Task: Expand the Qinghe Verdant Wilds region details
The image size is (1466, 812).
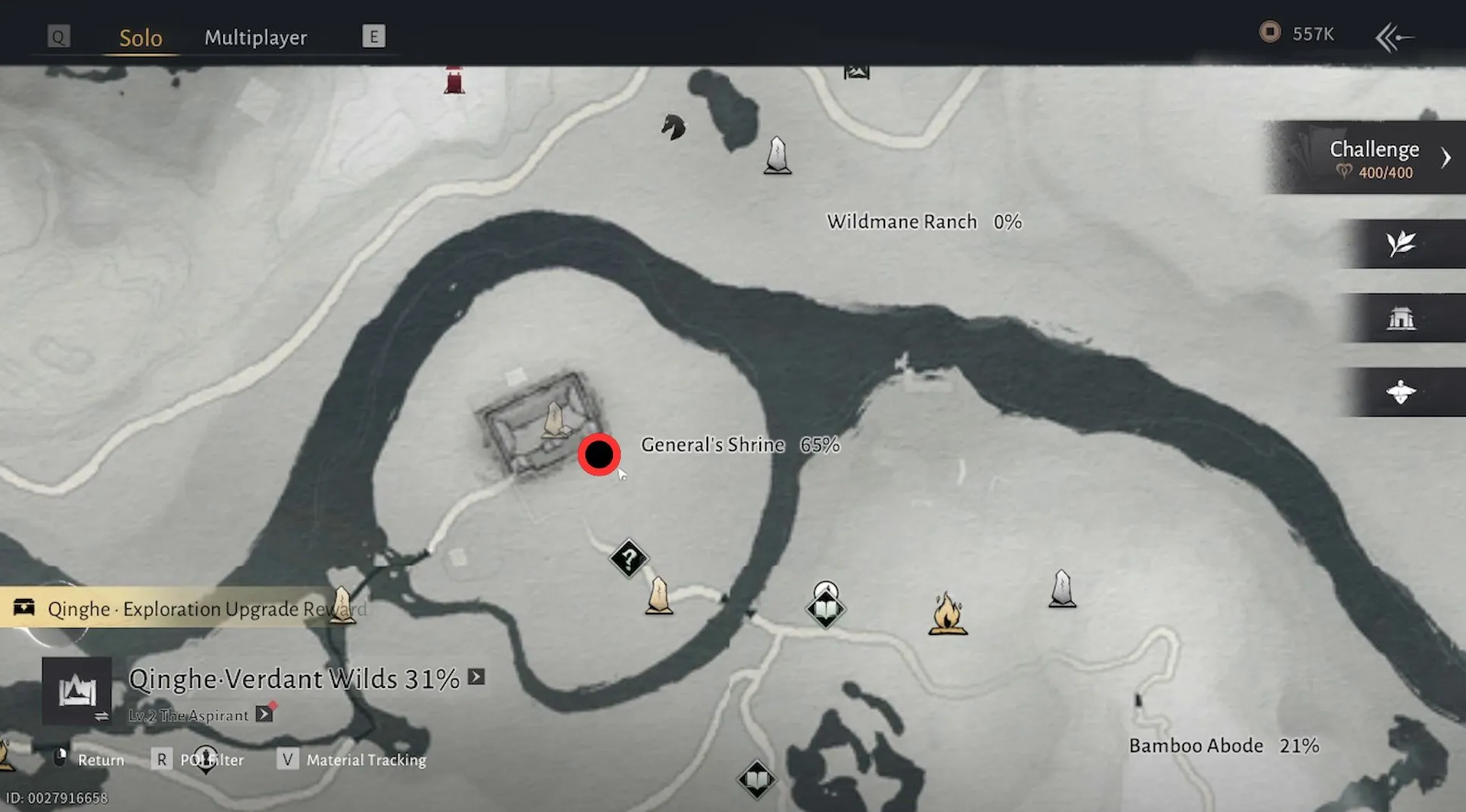Action: [477, 677]
